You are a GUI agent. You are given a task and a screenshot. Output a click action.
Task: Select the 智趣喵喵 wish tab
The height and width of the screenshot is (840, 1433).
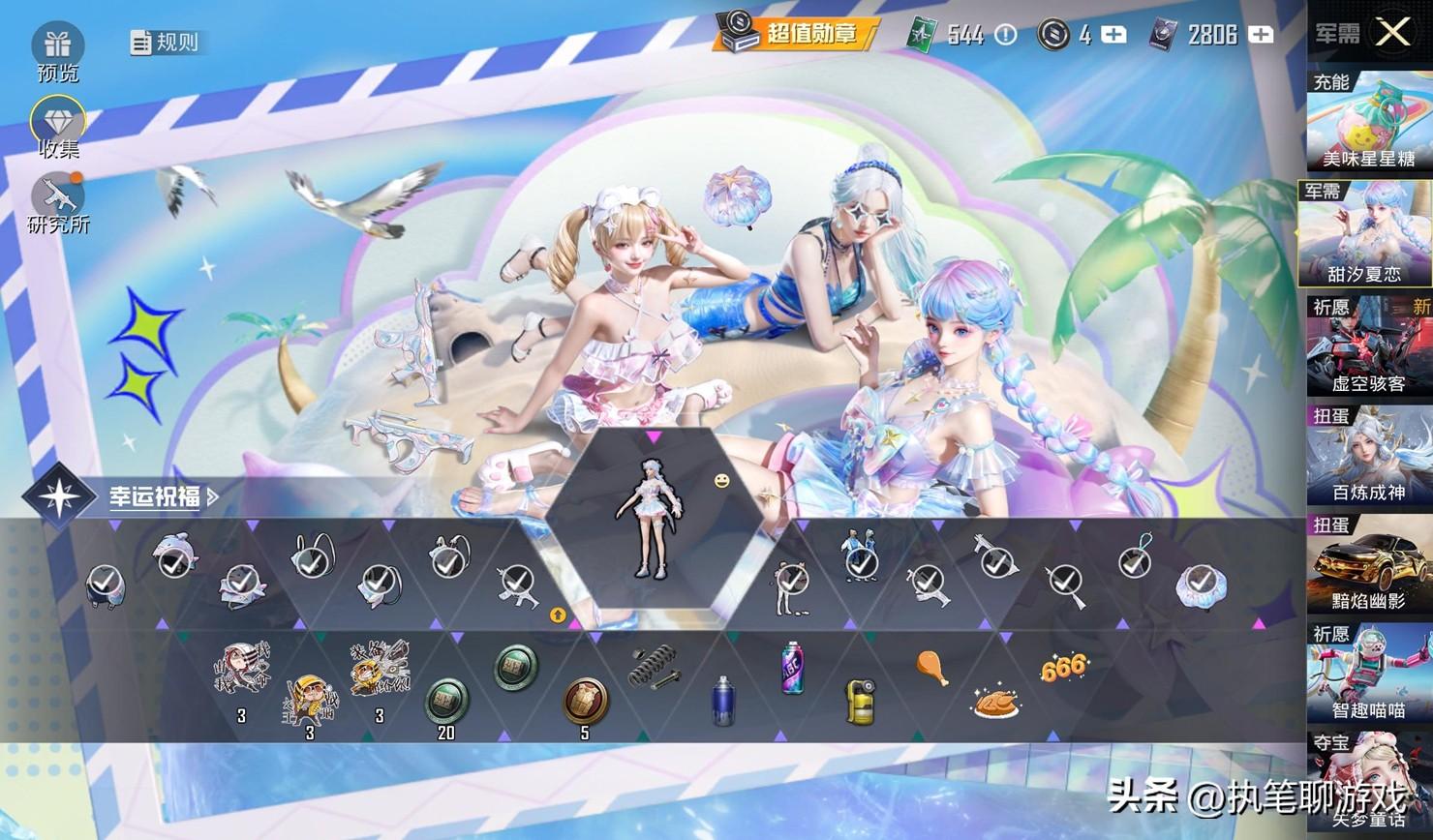coord(1368,674)
